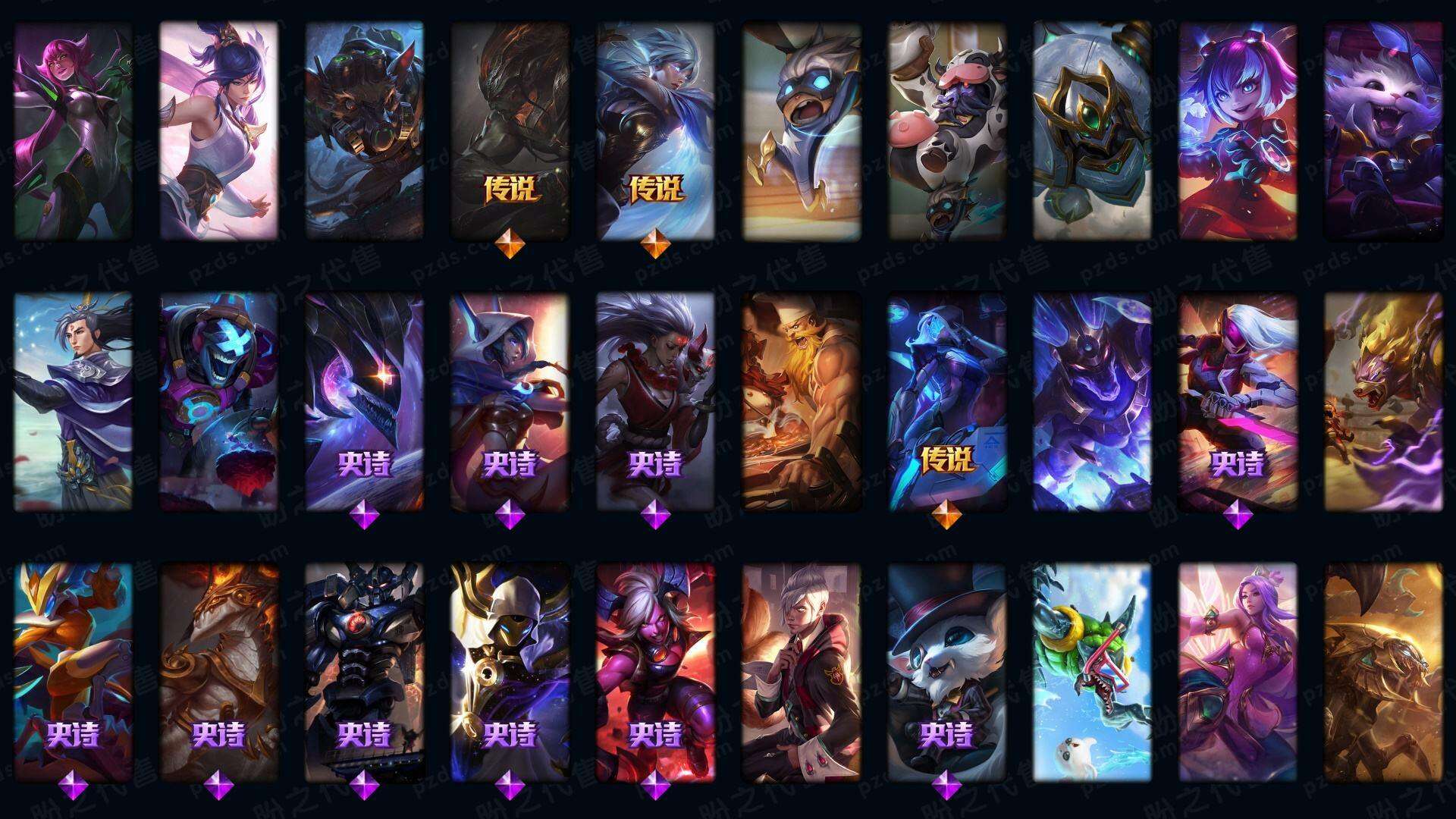Open the white-hooded golden masked figure card
1456x819 pixels.
tap(510, 672)
